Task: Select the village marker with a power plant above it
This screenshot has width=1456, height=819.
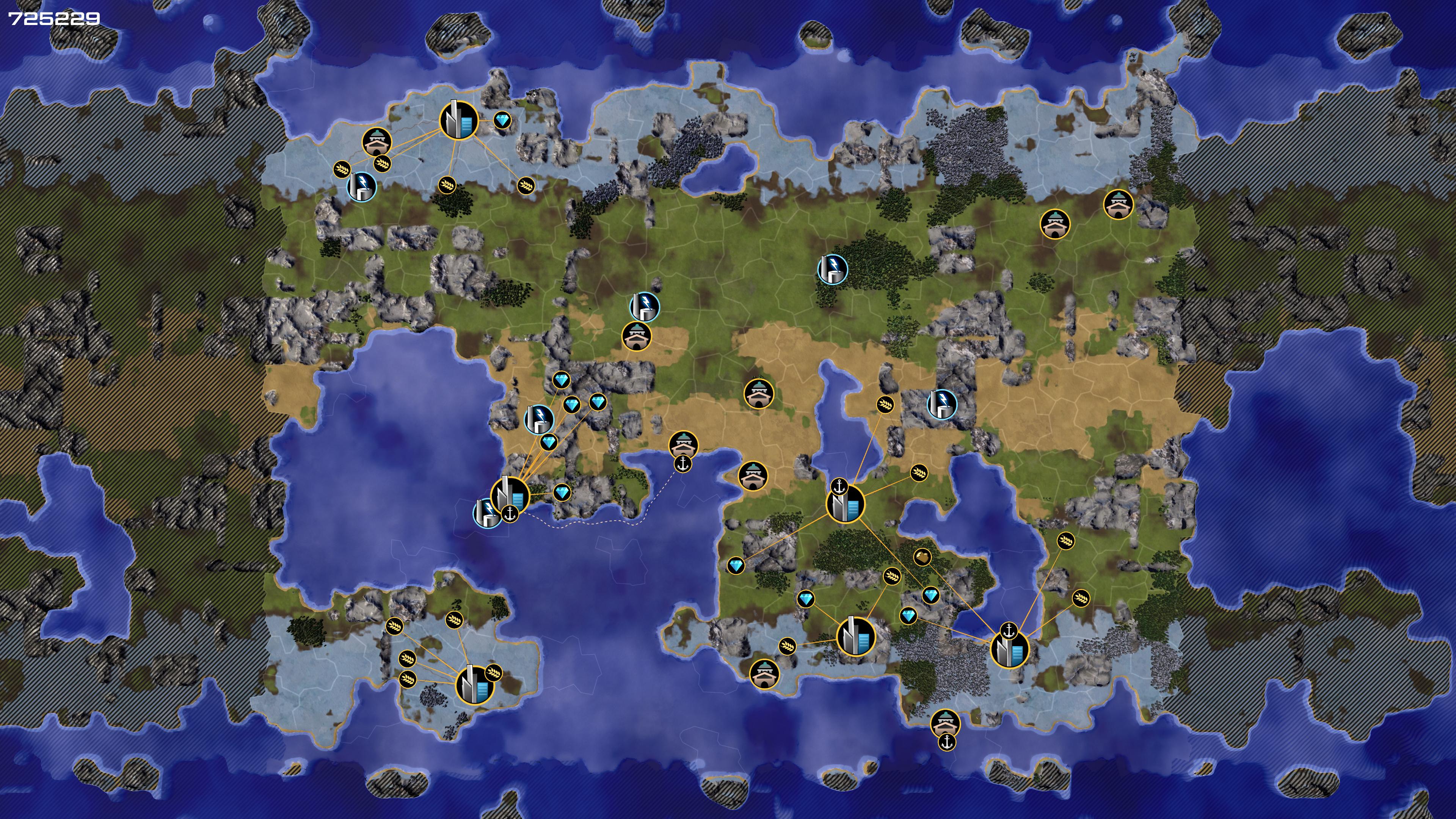Action: point(637,336)
